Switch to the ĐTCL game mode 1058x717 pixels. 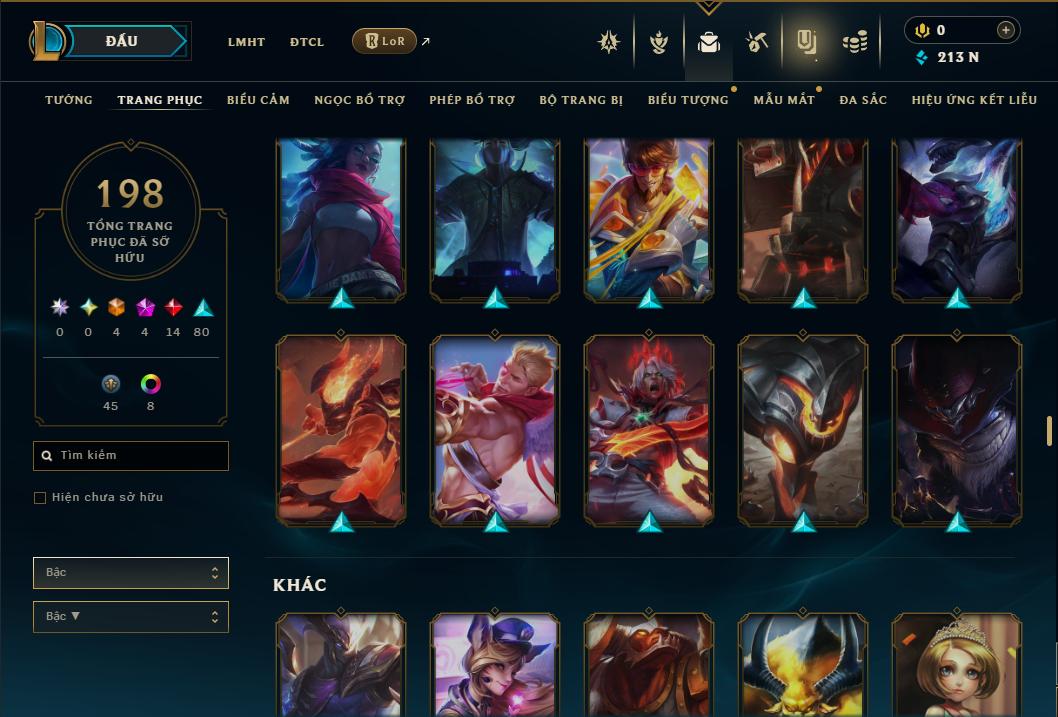pyautogui.click(x=307, y=42)
